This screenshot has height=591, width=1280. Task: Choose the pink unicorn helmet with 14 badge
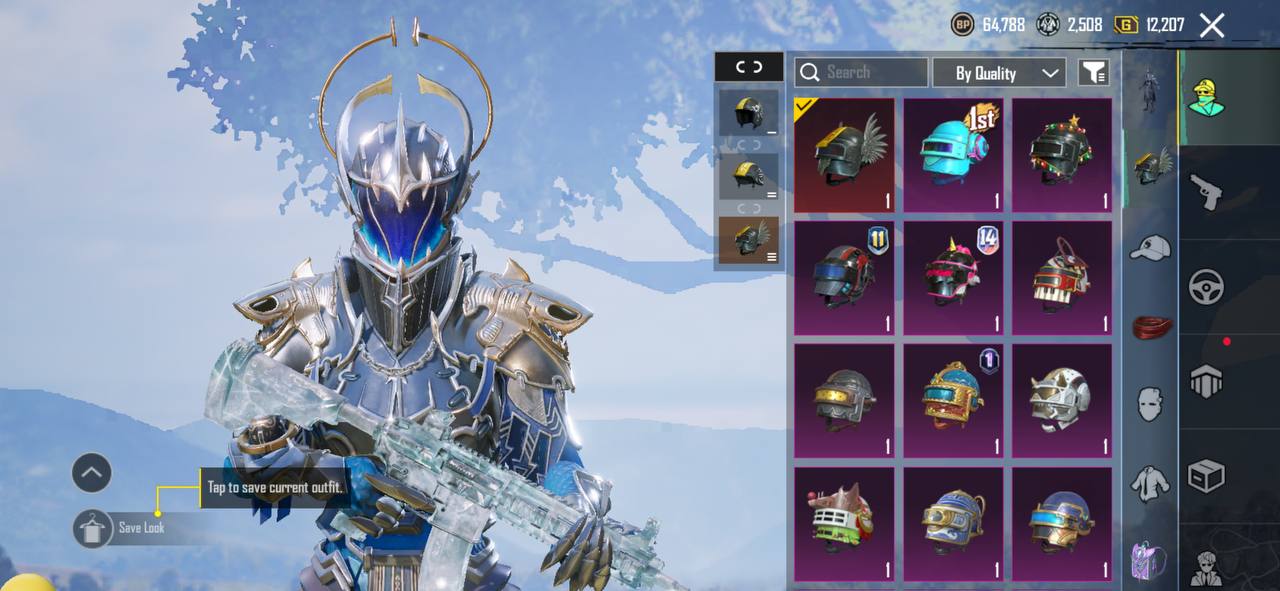[953, 277]
